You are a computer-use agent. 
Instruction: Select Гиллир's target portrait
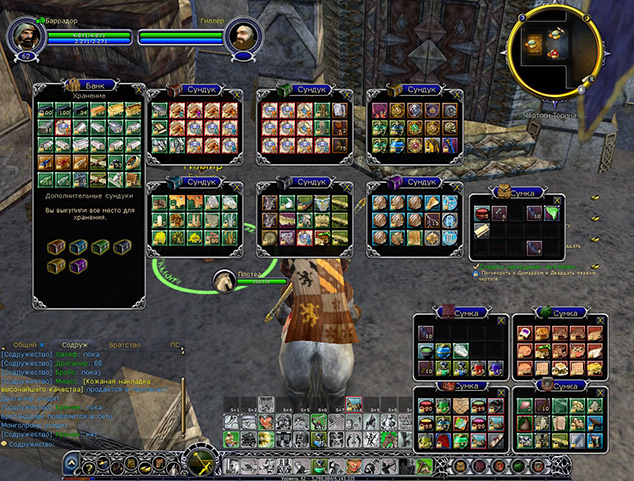(240, 38)
